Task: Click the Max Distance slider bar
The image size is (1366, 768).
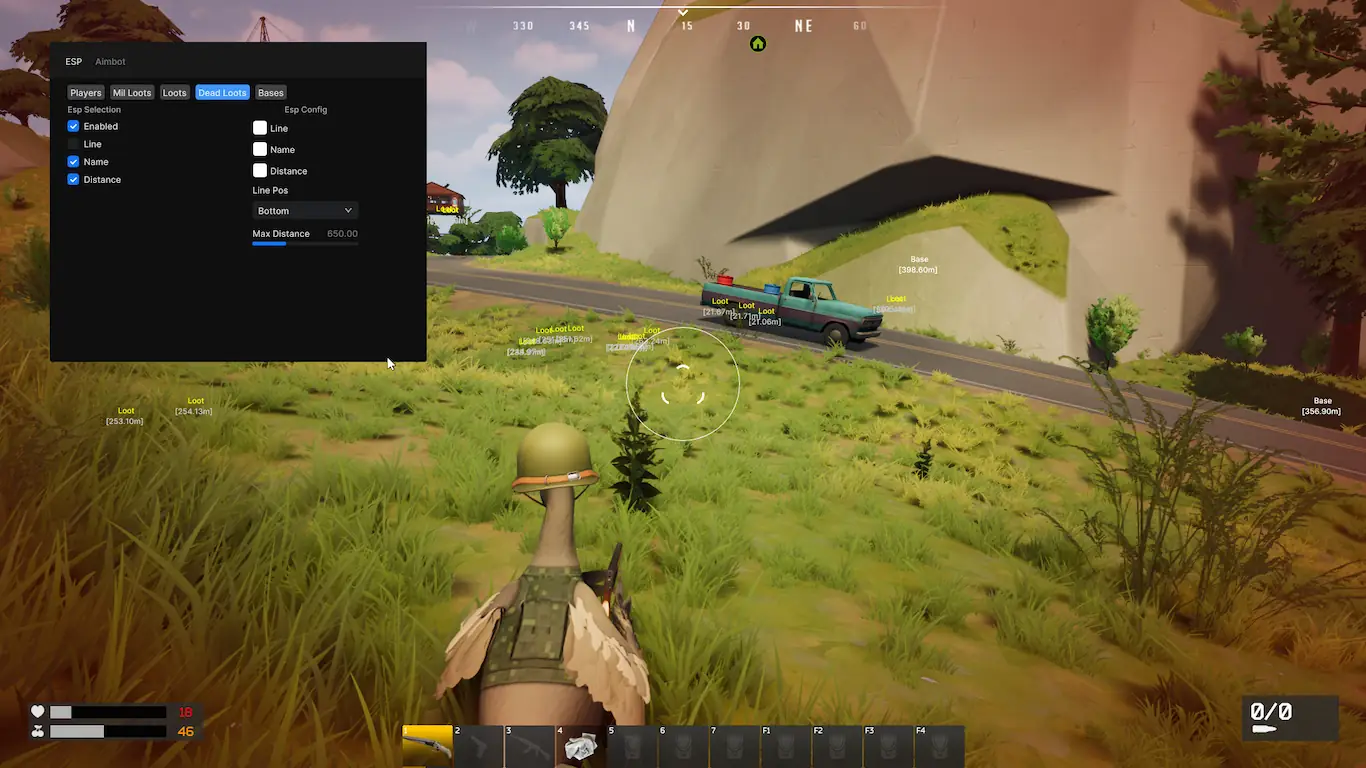Action: click(305, 243)
